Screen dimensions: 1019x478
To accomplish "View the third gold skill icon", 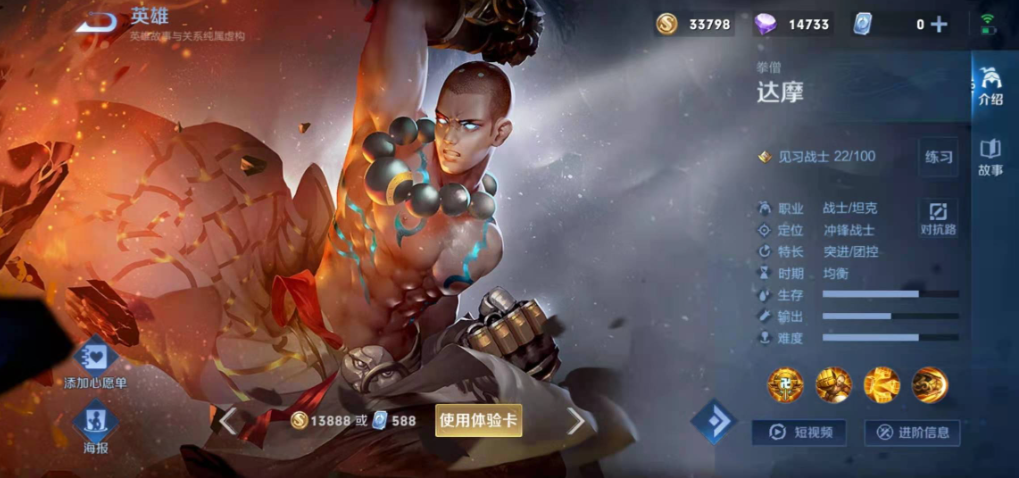I will 882,384.
